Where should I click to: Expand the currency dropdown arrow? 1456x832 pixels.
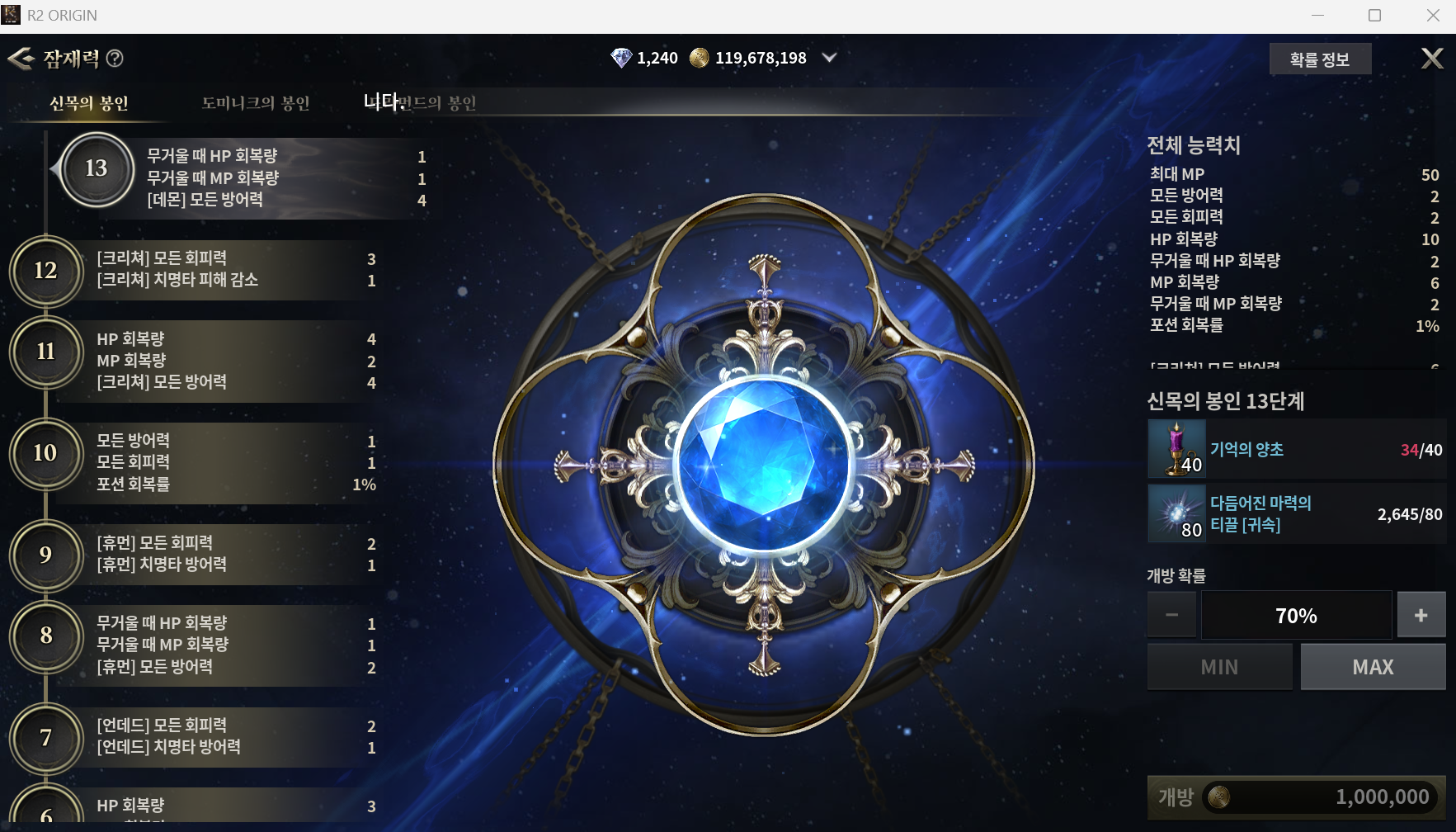point(829,58)
